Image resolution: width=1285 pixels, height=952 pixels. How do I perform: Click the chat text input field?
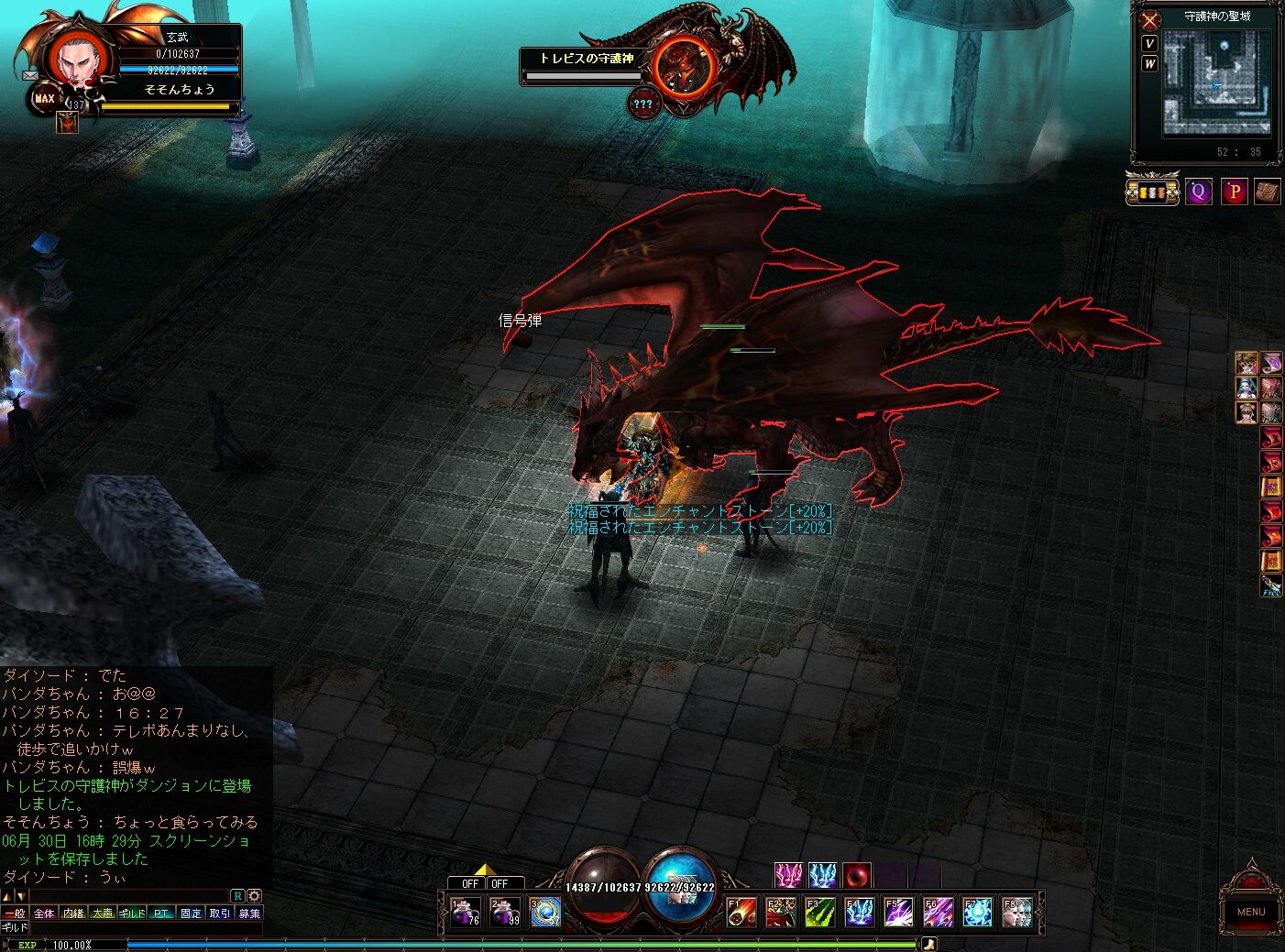pyautogui.click(x=137, y=928)
